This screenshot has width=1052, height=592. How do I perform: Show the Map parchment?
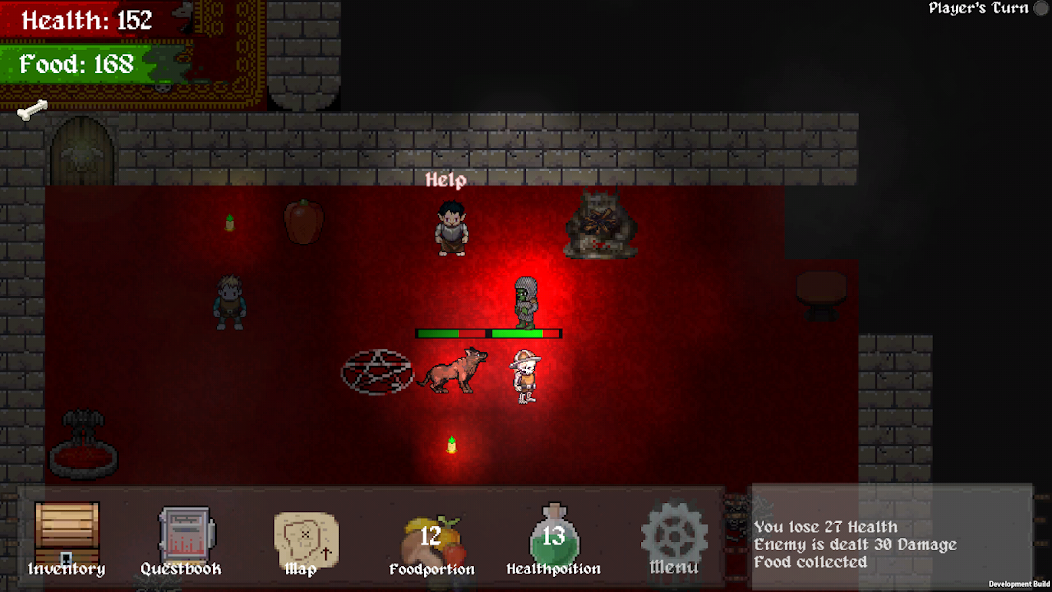coord(304,540)
